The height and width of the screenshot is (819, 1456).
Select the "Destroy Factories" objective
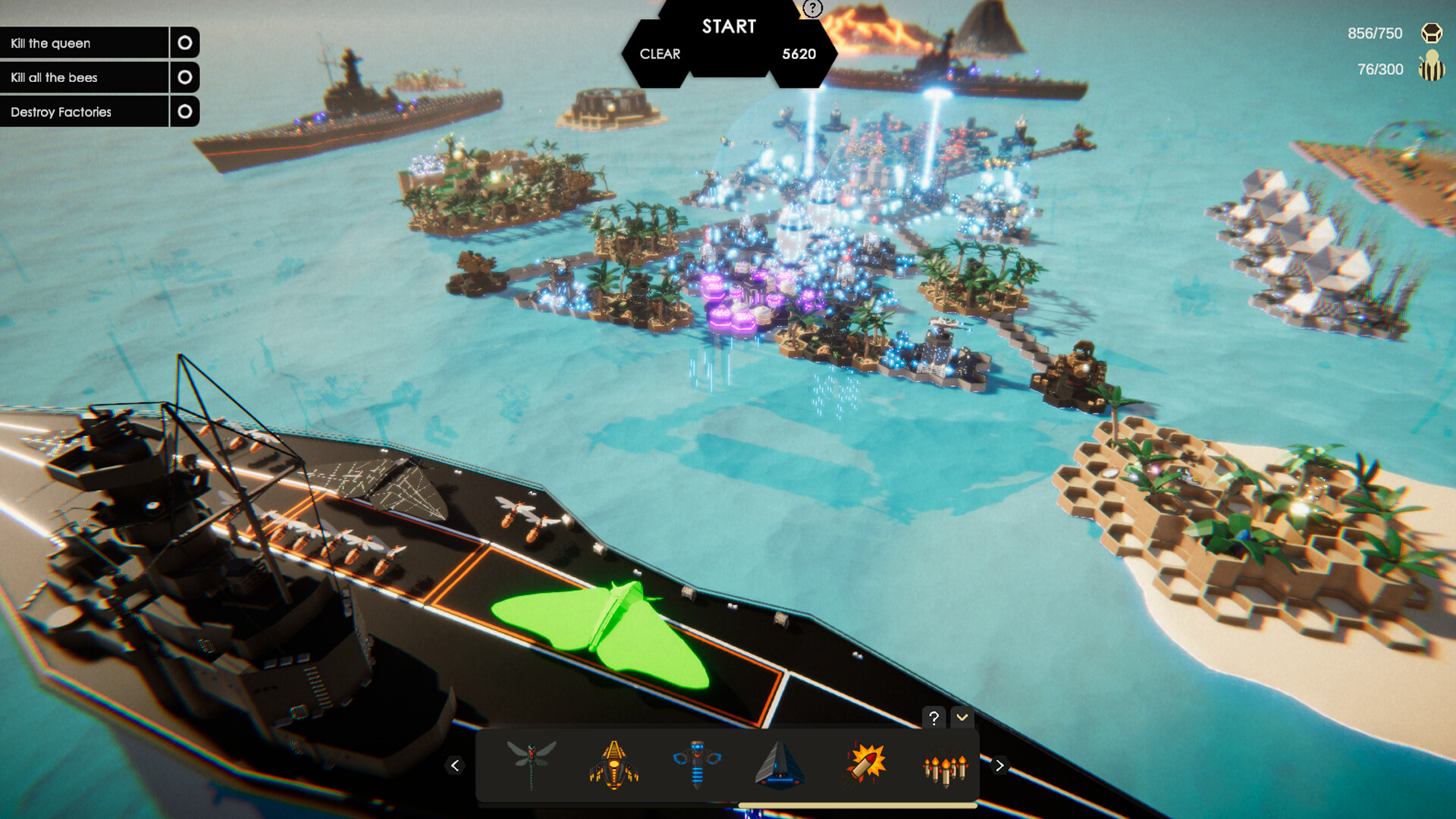coord(84,111)
